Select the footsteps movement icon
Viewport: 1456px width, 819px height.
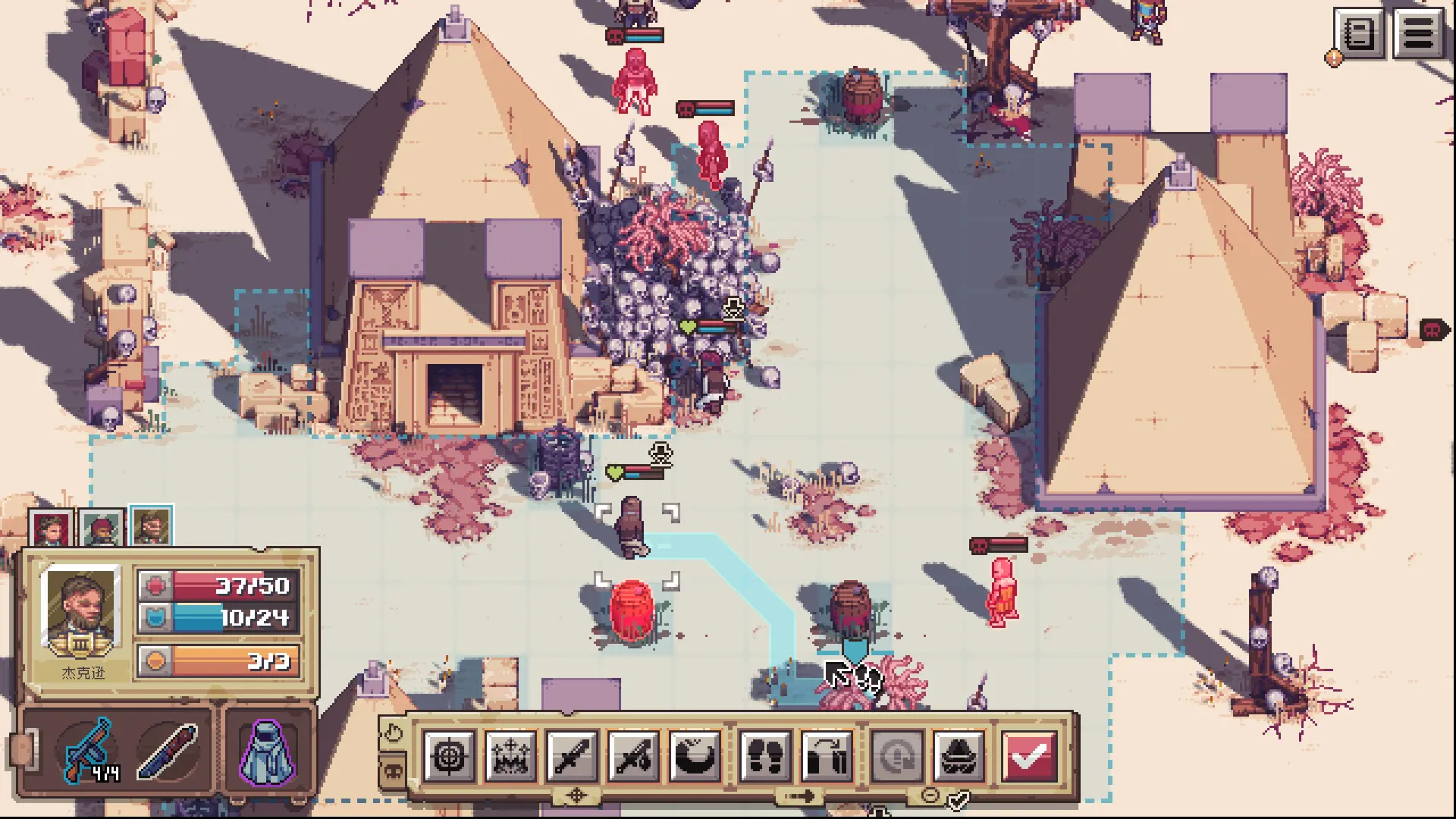tap(766, 758)
